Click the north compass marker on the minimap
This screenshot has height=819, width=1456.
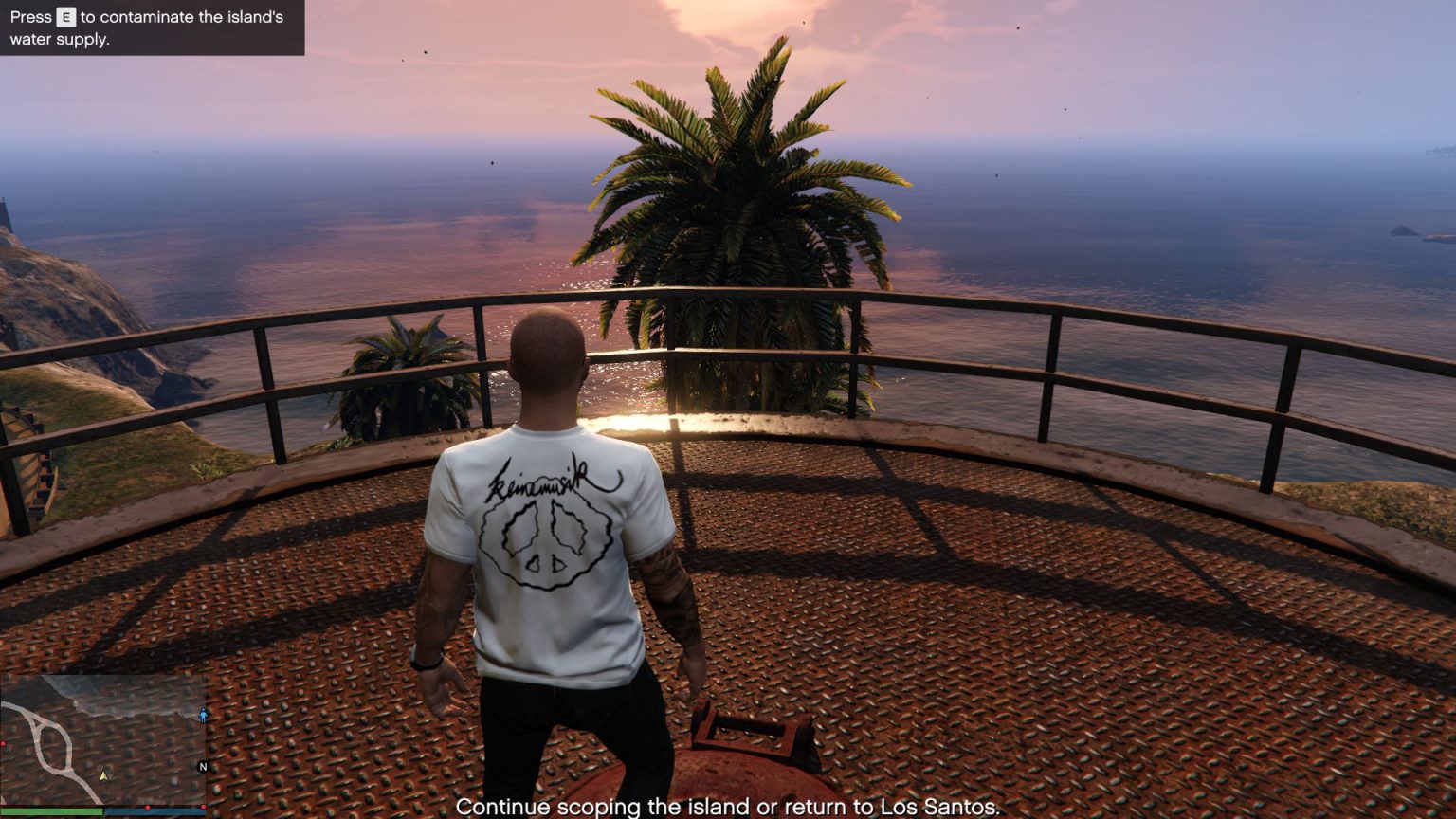coord(202,767)
